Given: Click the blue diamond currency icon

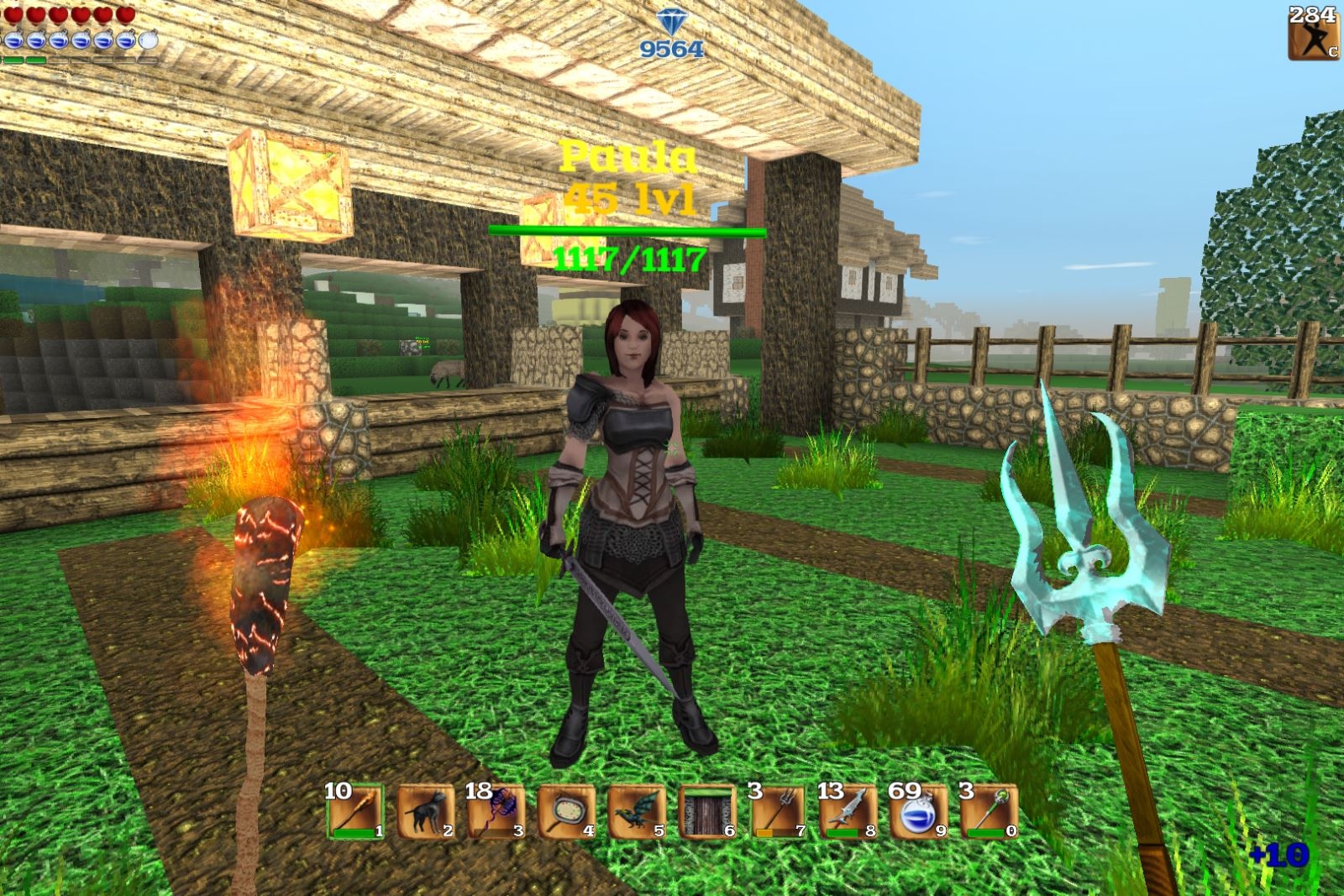Looking at the screenshot, I should point(670,23).
